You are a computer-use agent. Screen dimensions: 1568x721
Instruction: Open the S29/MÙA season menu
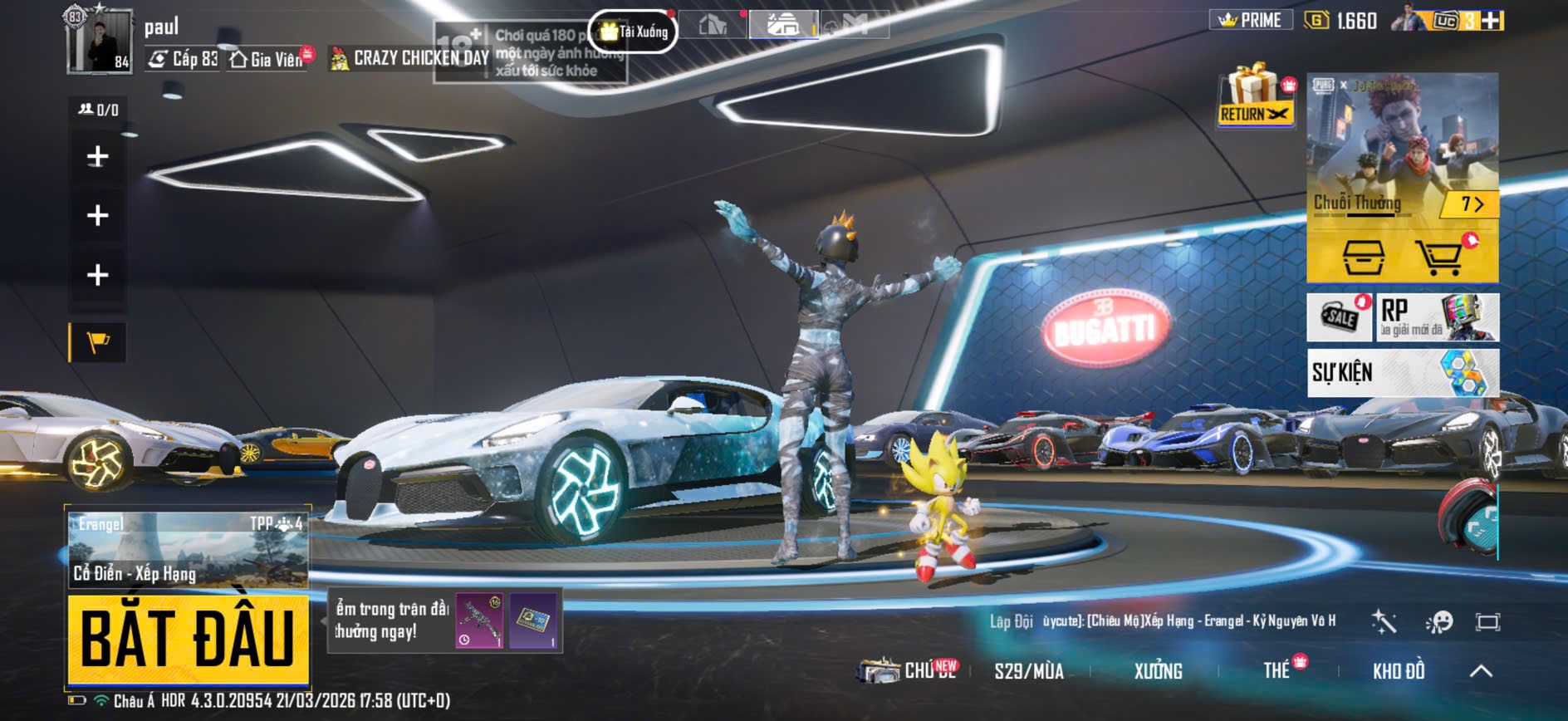(1028, 671)
